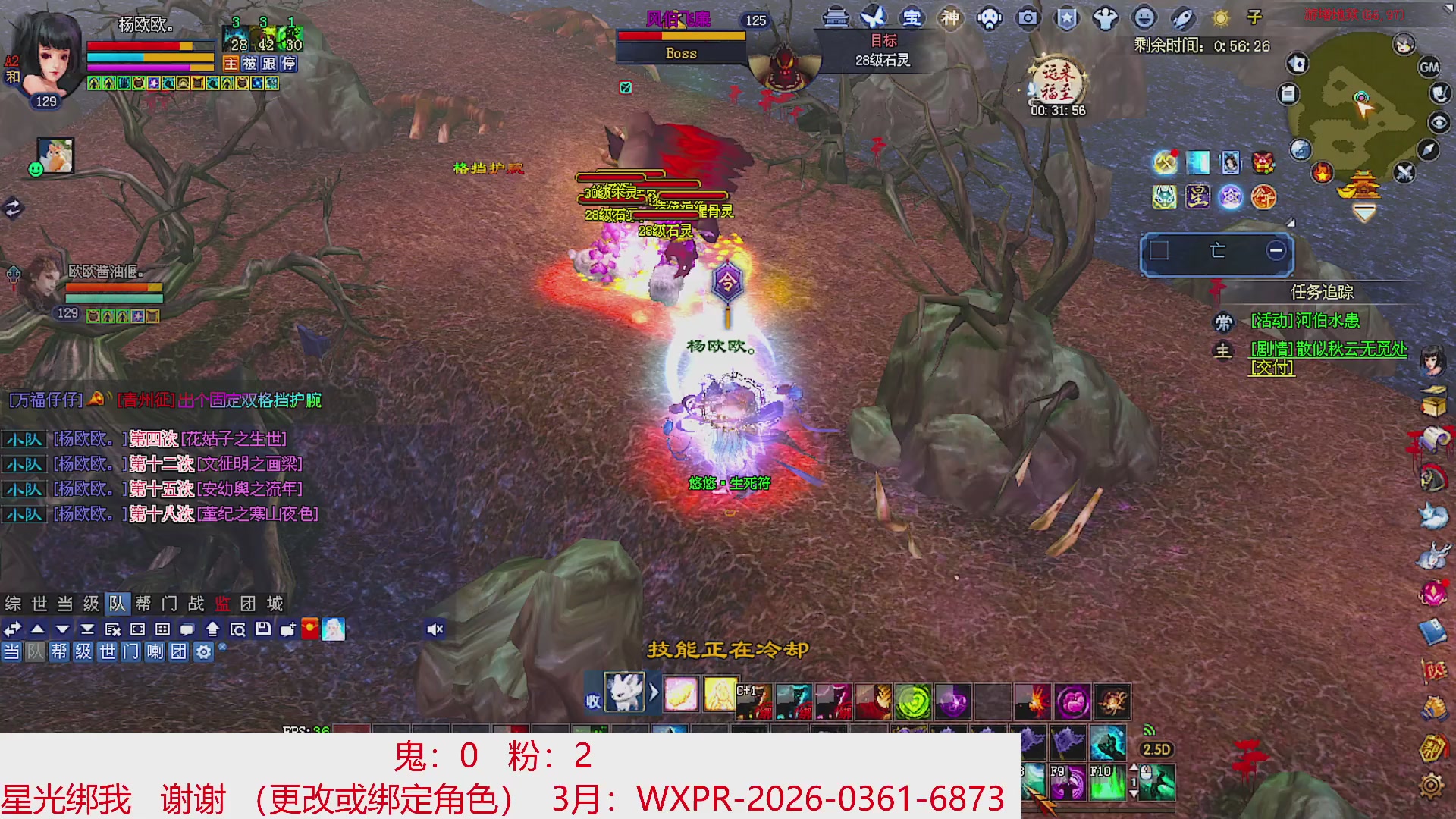Click the Boss health bar

pos(680,36)
